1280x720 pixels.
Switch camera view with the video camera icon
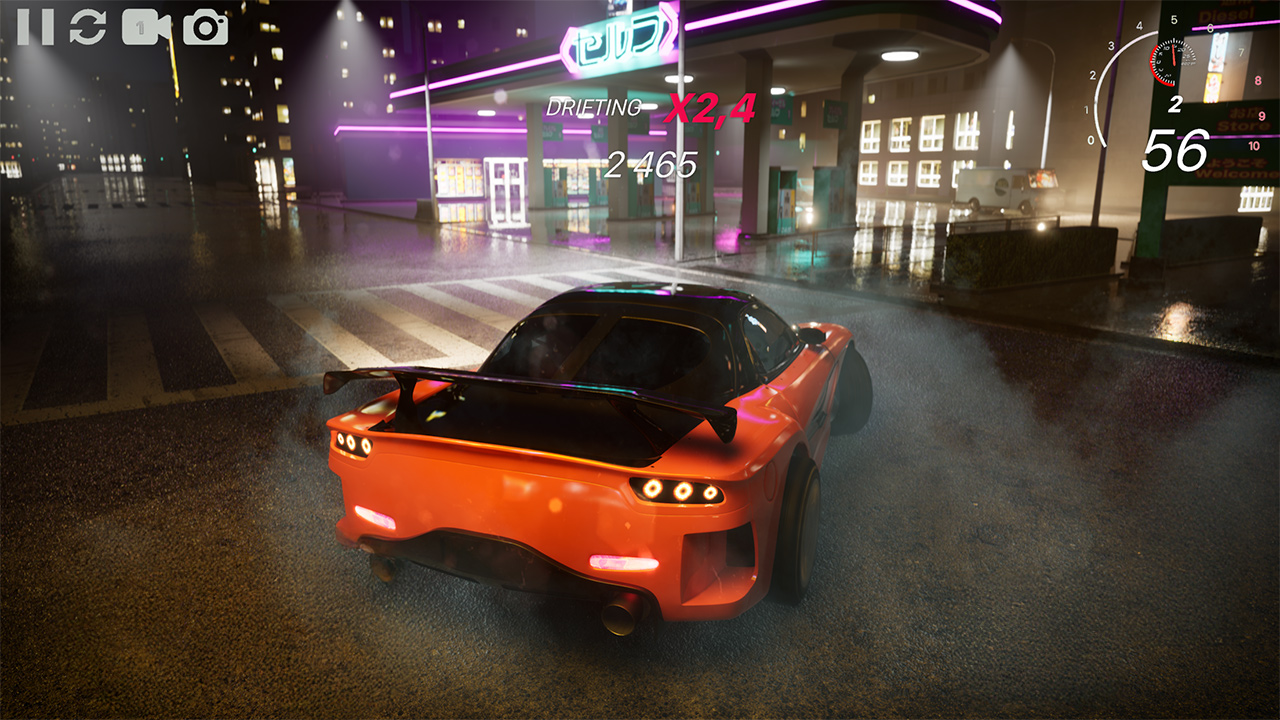click(147, 24)
